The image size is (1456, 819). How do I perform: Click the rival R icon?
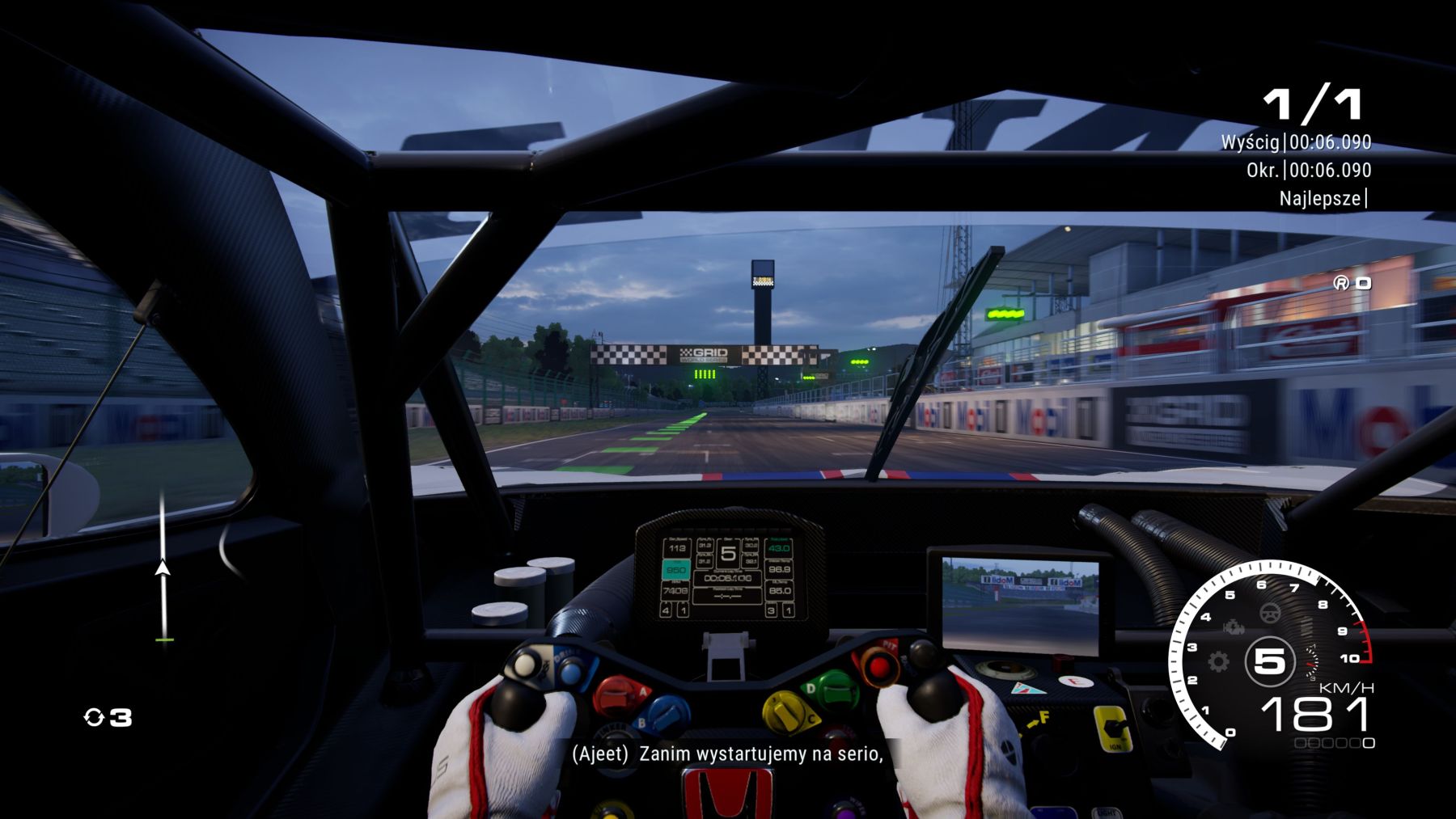(1341, 282)
